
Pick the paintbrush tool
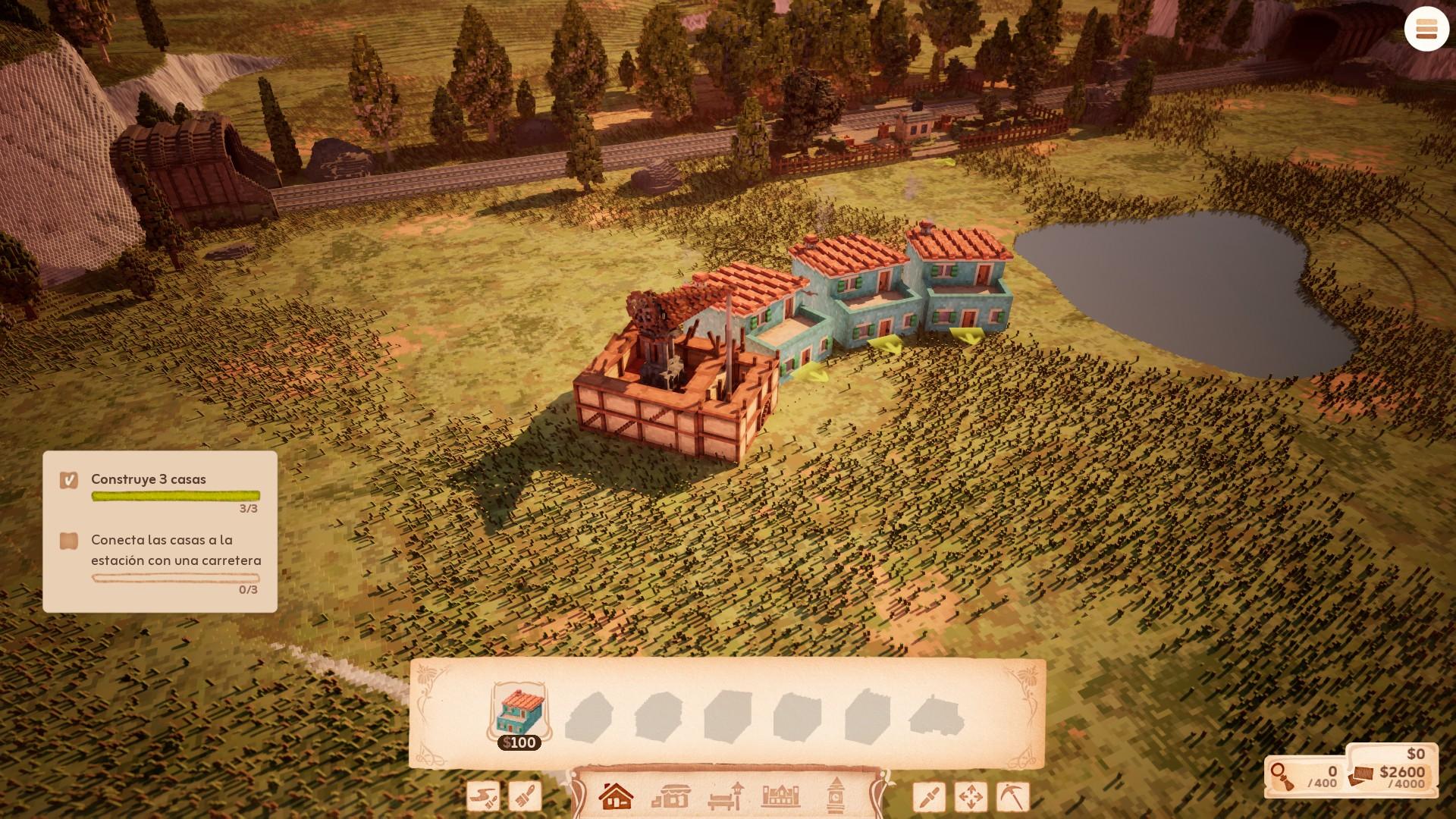(525, 797)
